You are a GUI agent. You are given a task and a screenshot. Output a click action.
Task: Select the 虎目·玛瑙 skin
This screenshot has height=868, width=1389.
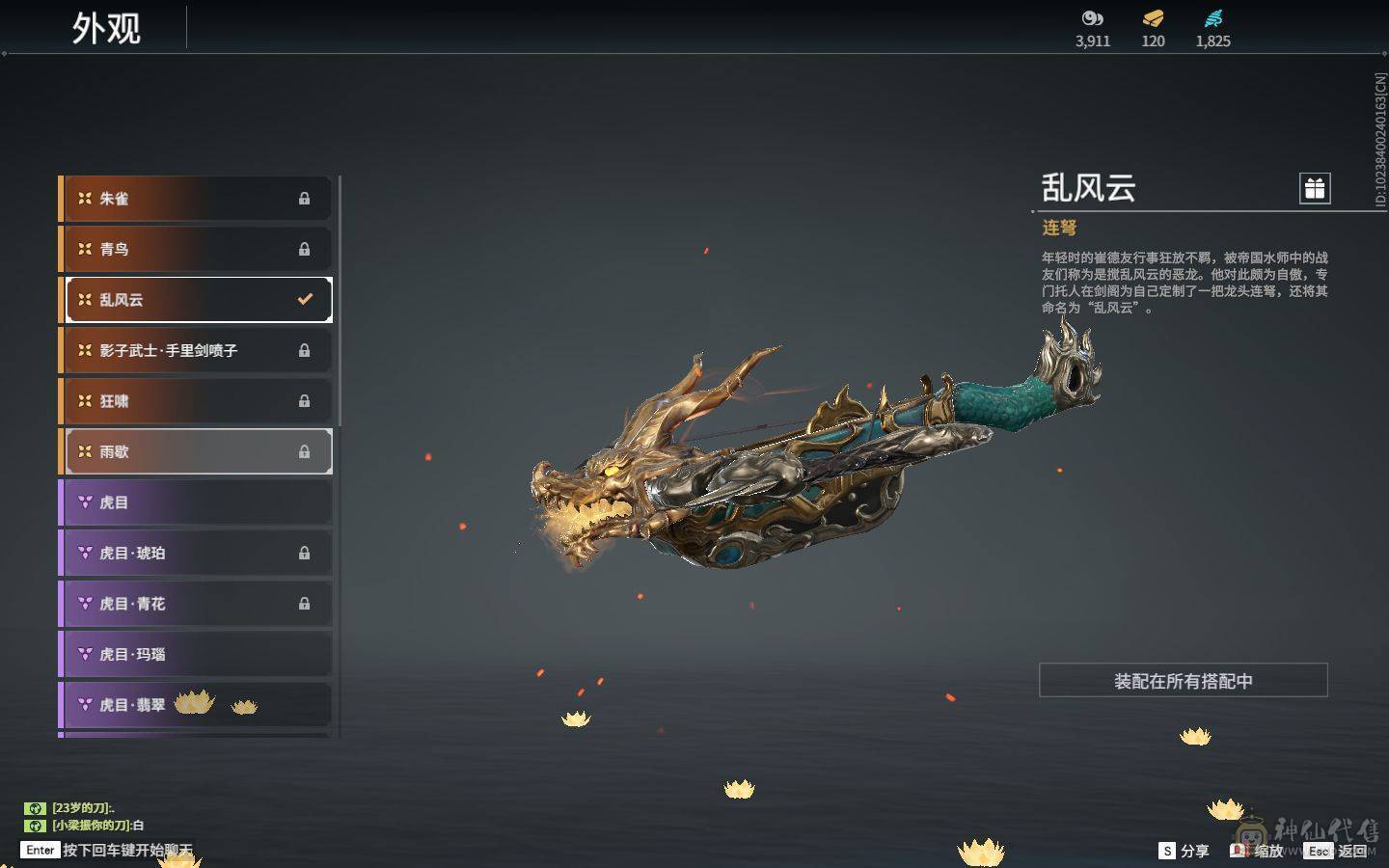tap(198, 654)
